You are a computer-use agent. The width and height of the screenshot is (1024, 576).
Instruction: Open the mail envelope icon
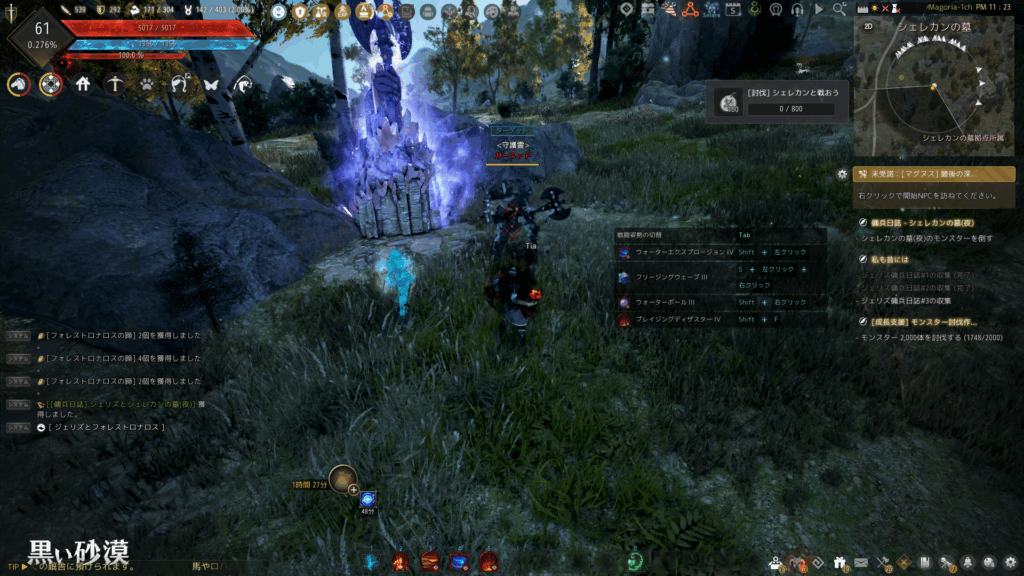861,563
